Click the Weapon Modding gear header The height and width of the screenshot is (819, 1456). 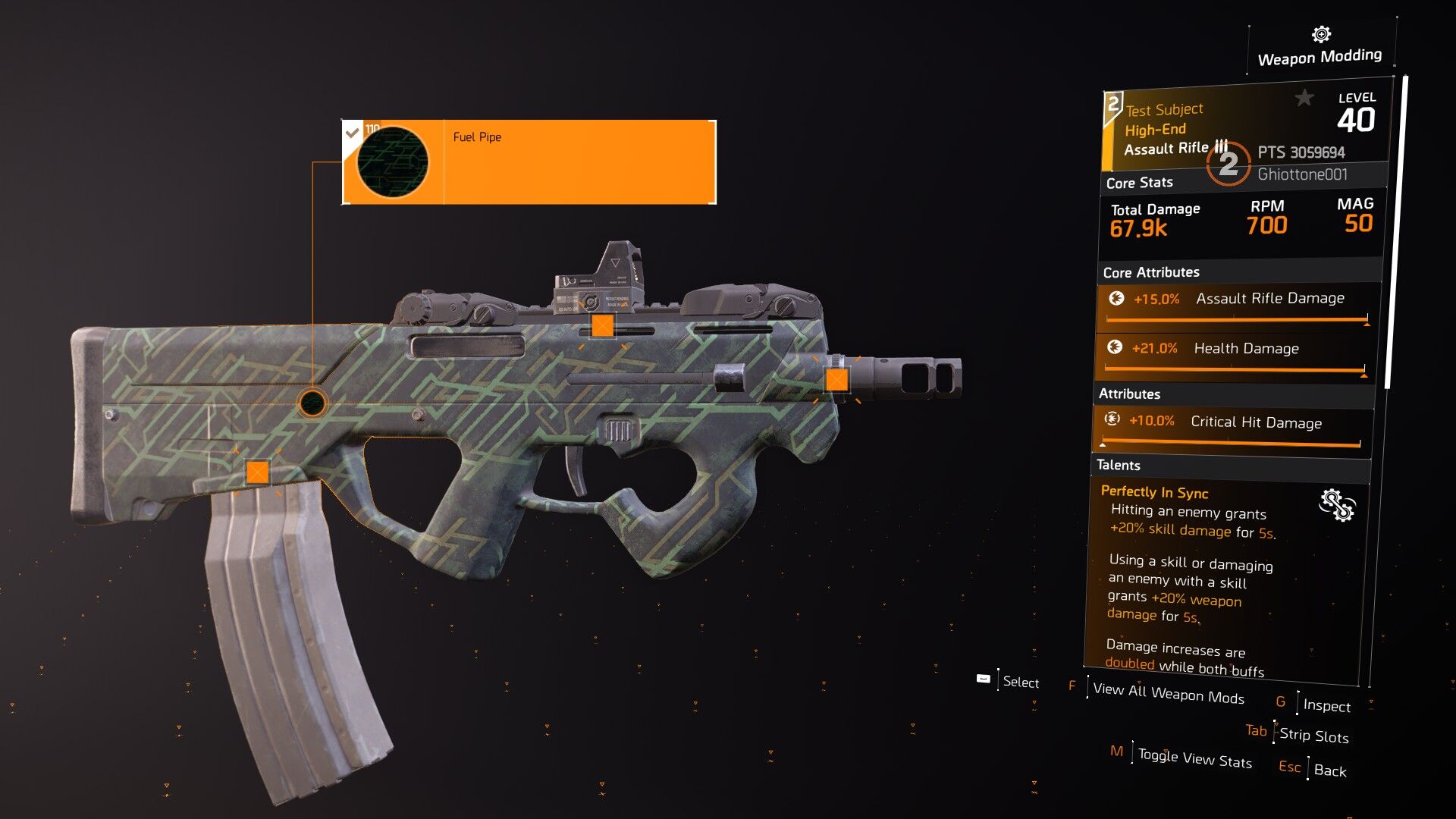1320,48
